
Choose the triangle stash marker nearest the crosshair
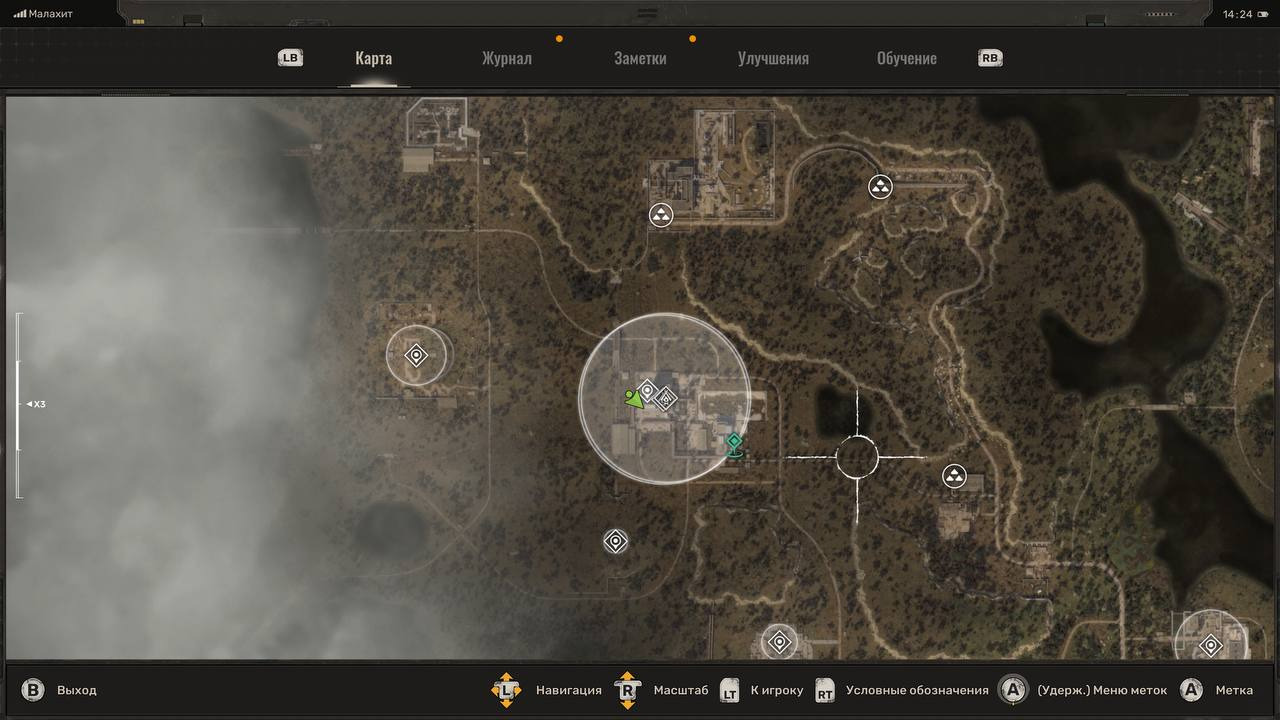coord(954,476)
